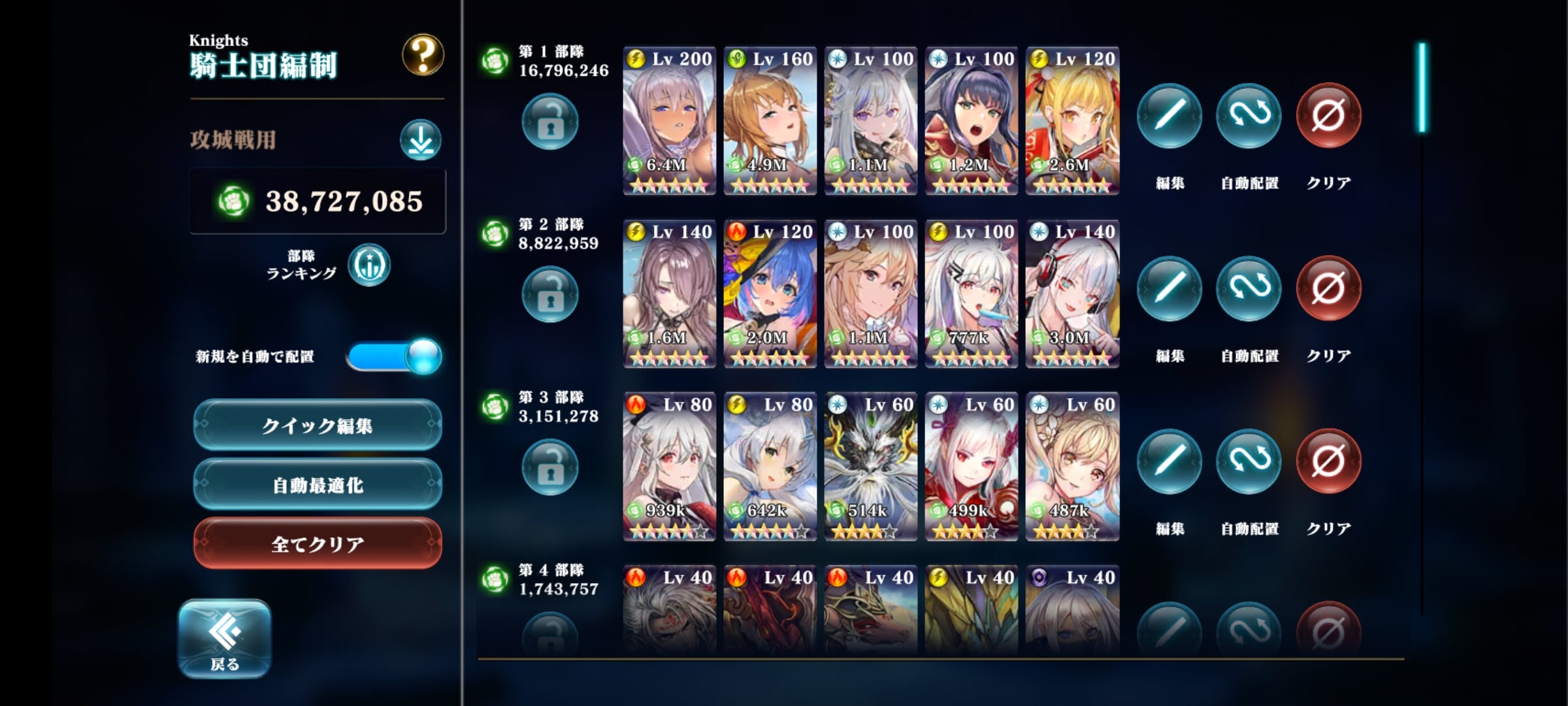1568x706 pixels.
Task: Toggle the lock for squad 1
Action: point(549,122)
